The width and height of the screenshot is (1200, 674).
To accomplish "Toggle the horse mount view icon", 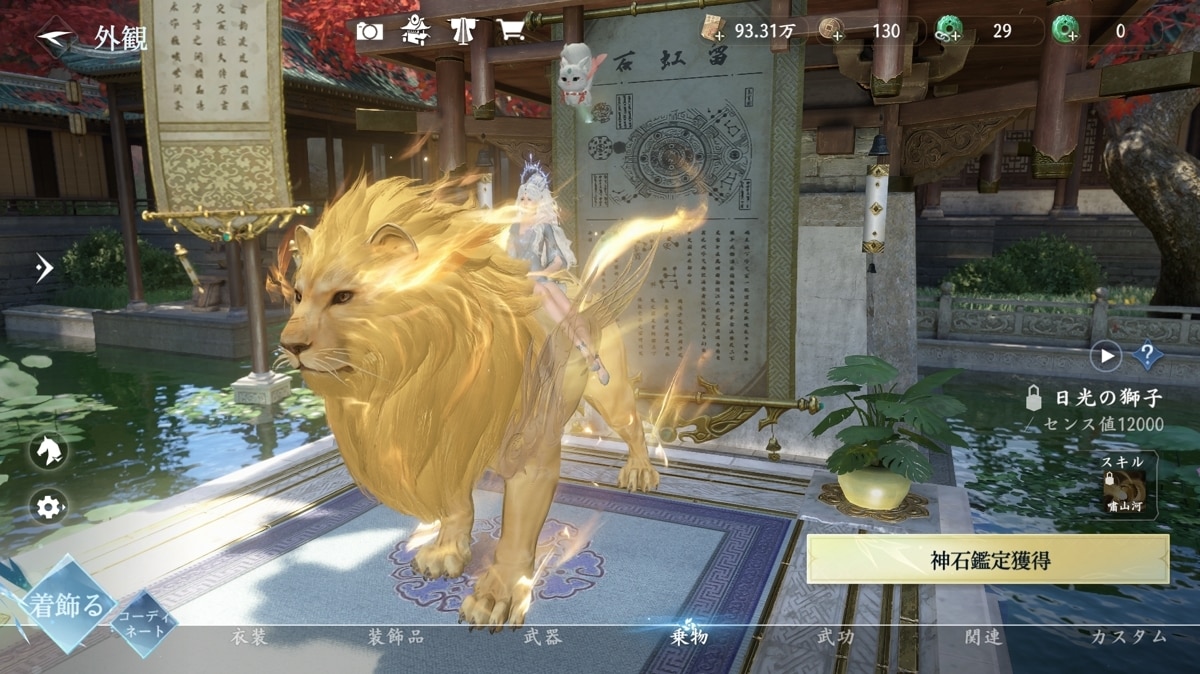I will [x=48, y=450].
